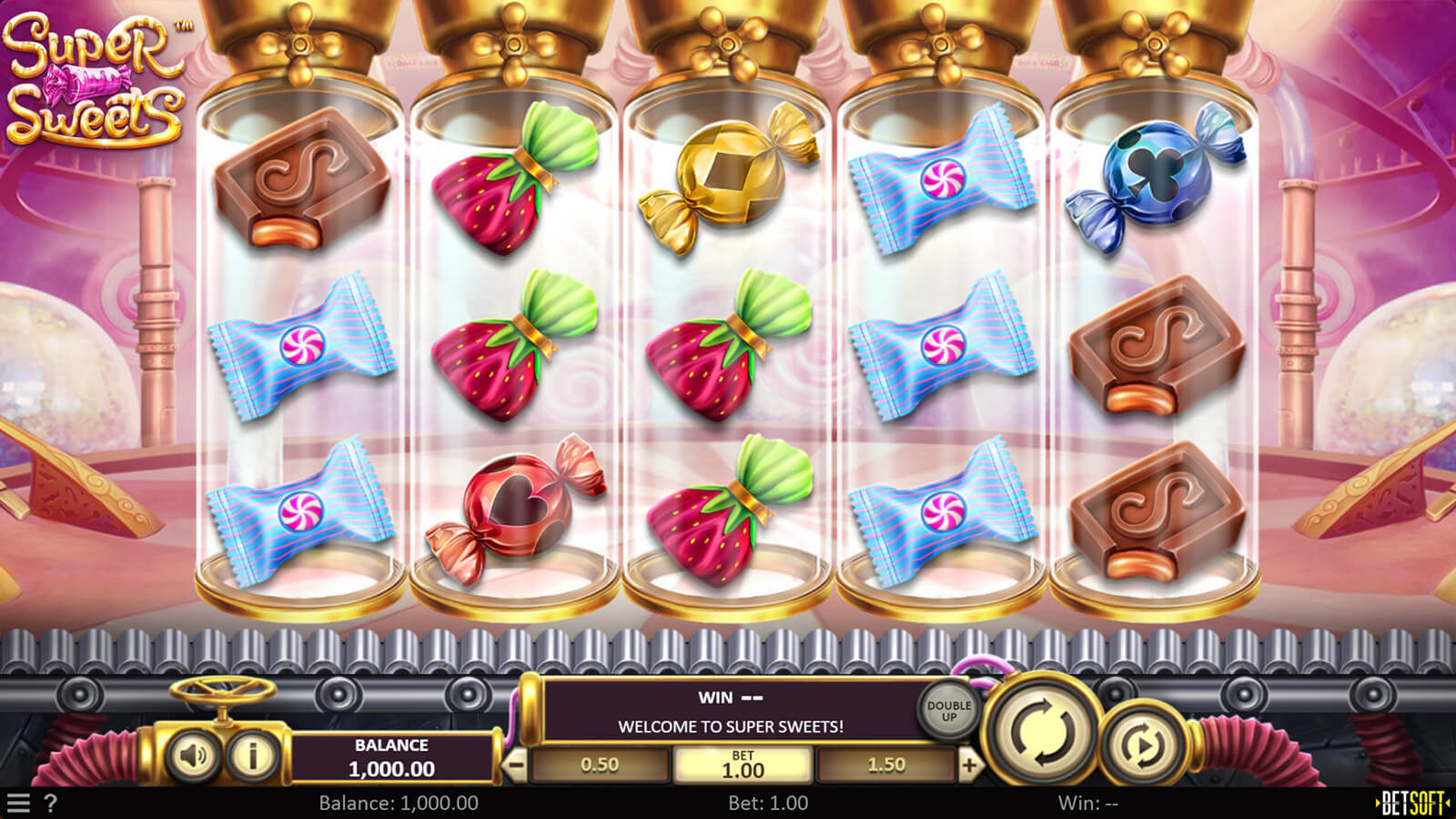1456x819 pixels.
Task: Decrease the bet with the minus button
Action: pos(516,765)
